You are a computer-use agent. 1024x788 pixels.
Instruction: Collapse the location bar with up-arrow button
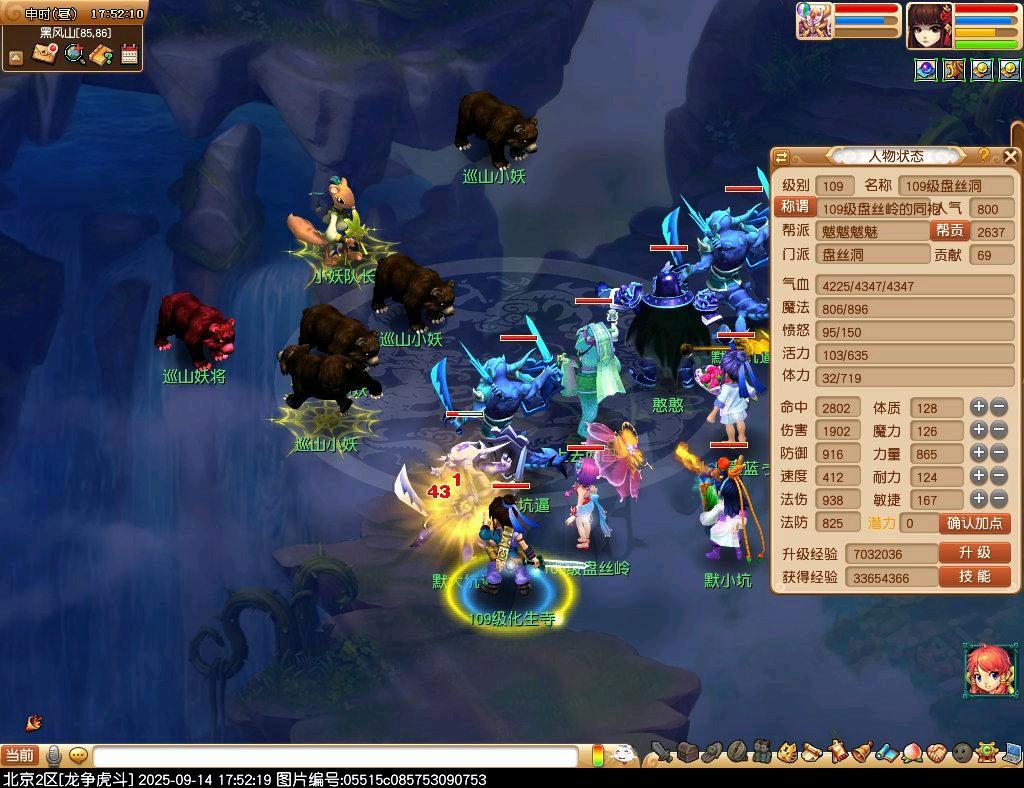point(15,57)
